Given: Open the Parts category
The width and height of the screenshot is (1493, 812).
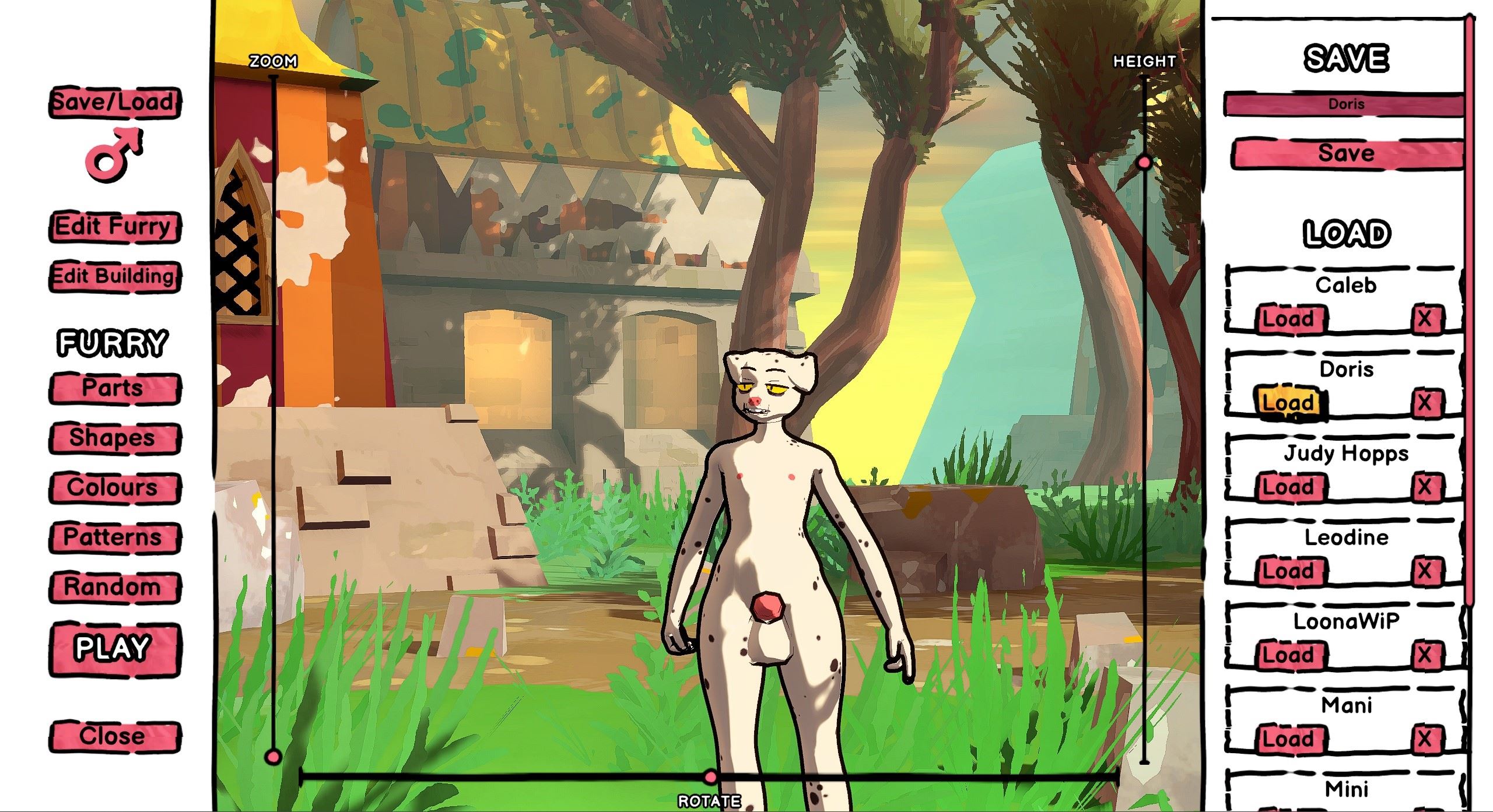Looking at the screenshot, I should pos(114,388).
